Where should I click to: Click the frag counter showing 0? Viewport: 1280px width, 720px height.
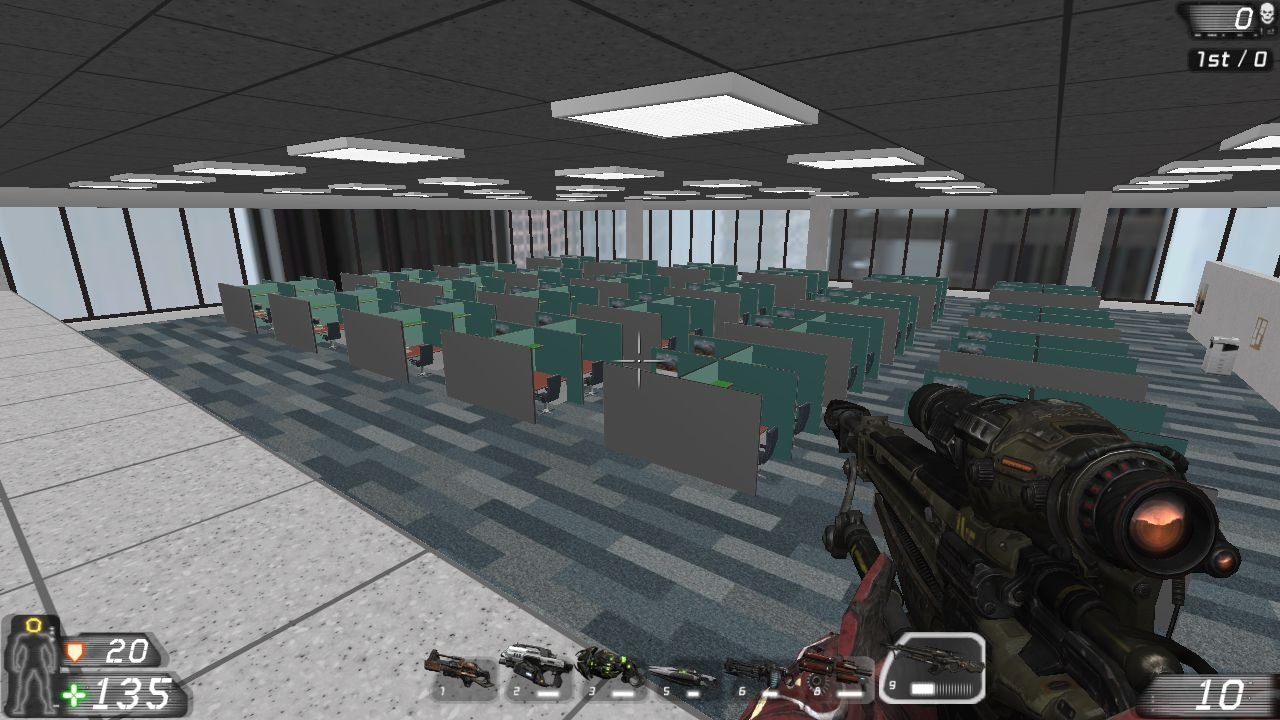[x=1245, y=18]
